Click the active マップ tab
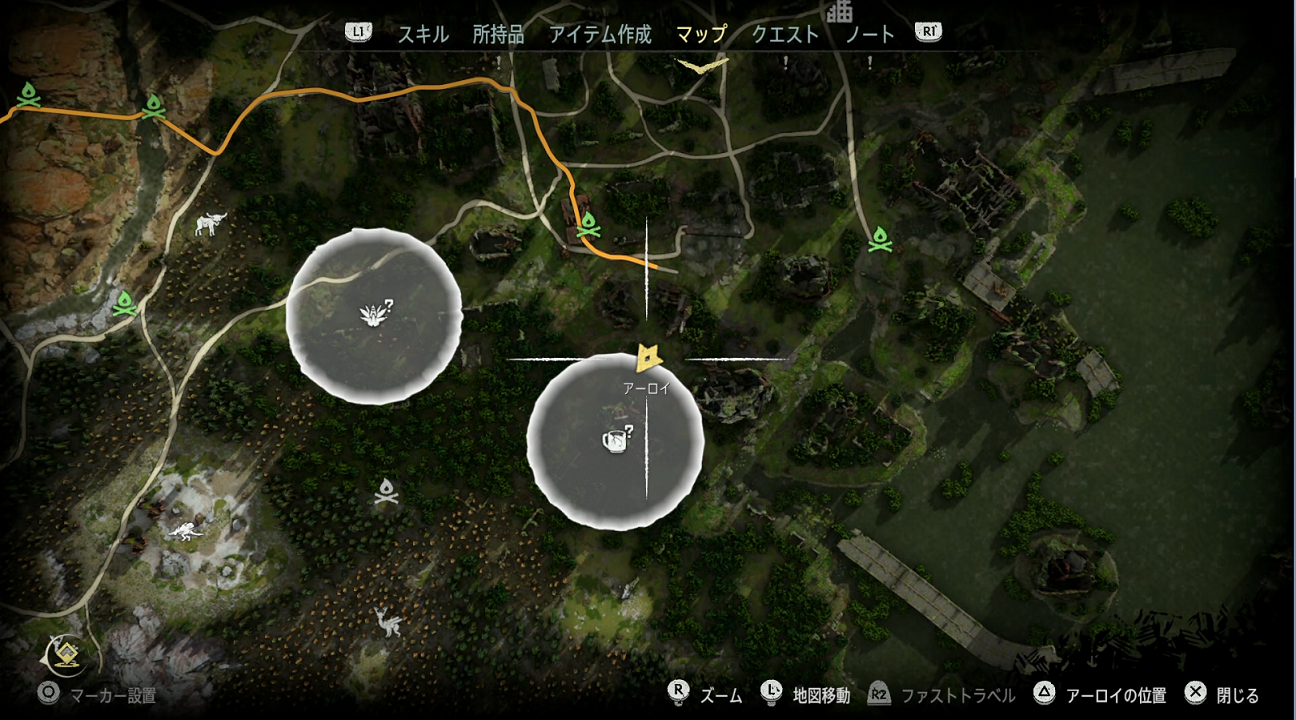 pyautogui.click(x=701, y=34)
